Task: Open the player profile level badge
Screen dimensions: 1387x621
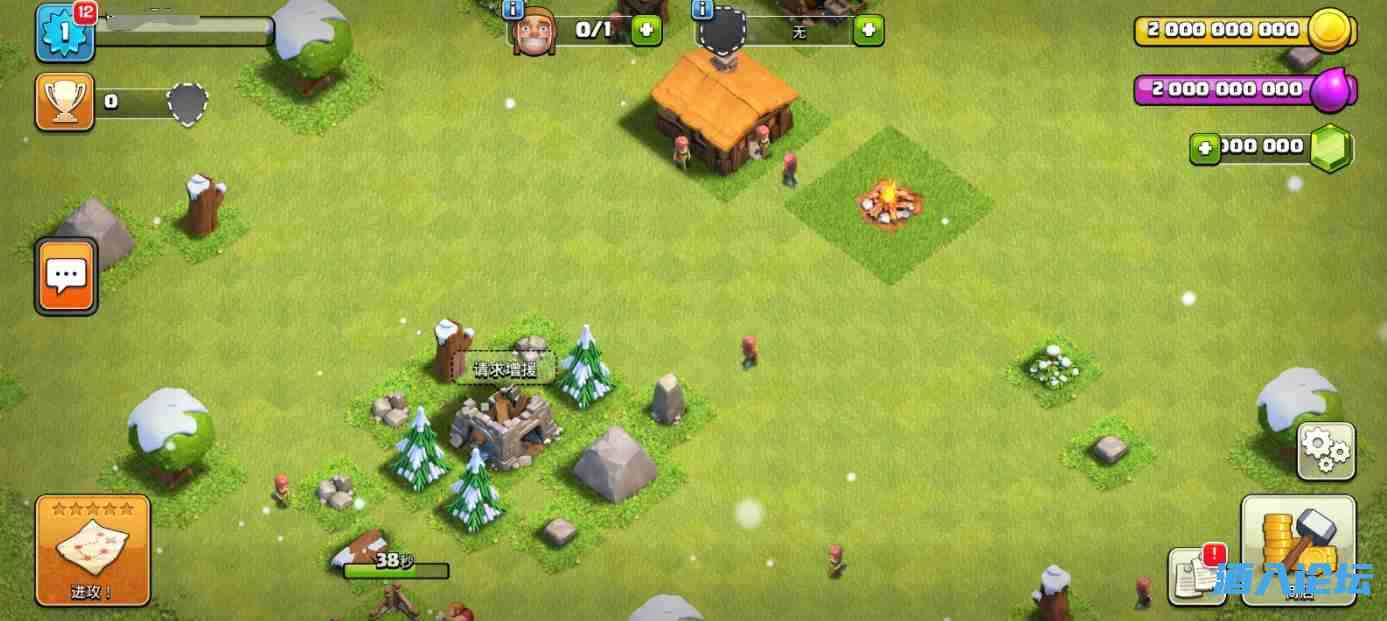Action: (65, 33)
